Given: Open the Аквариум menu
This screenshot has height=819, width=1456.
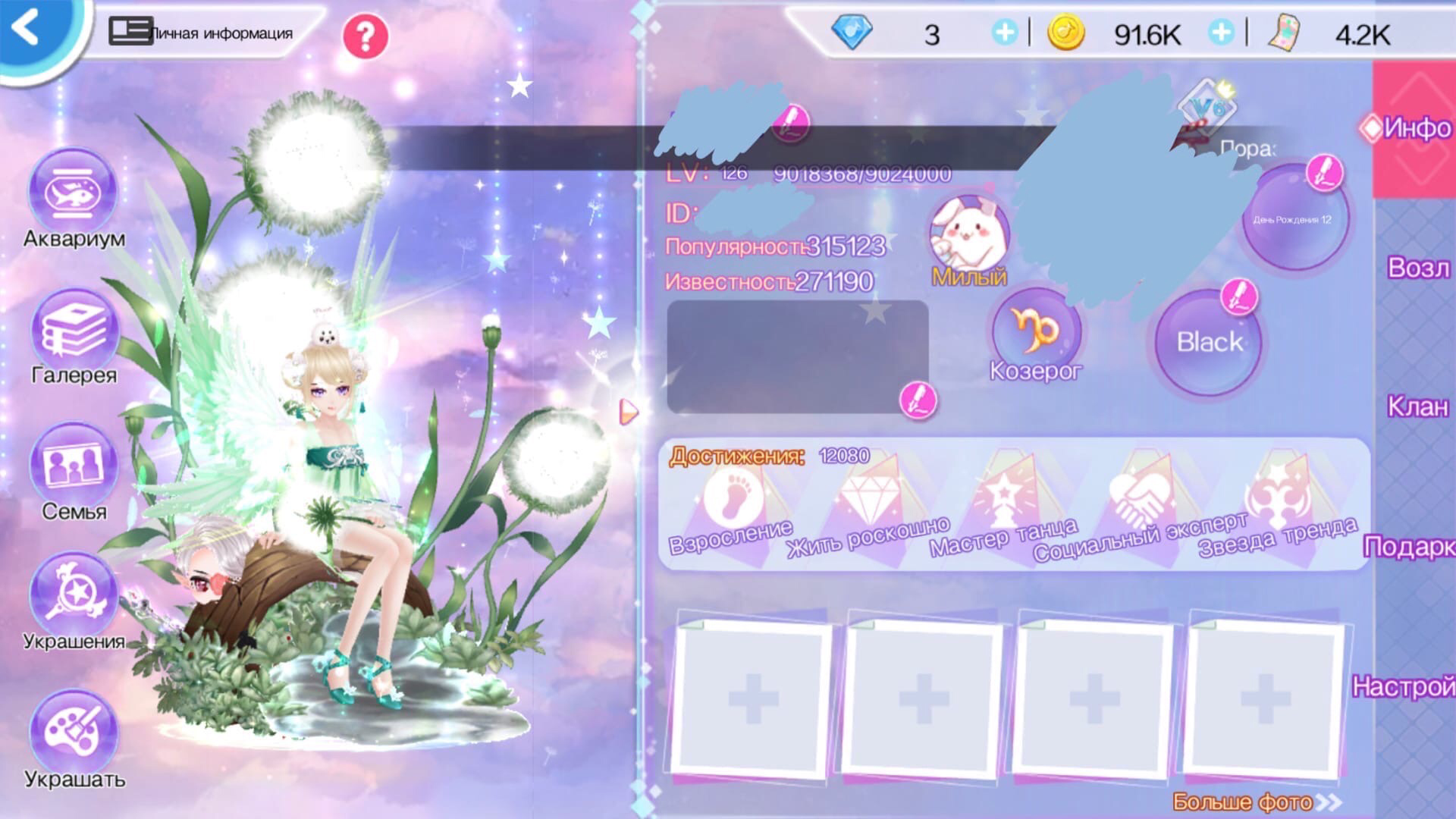Looking at the screenshot, I should (73, 194).
